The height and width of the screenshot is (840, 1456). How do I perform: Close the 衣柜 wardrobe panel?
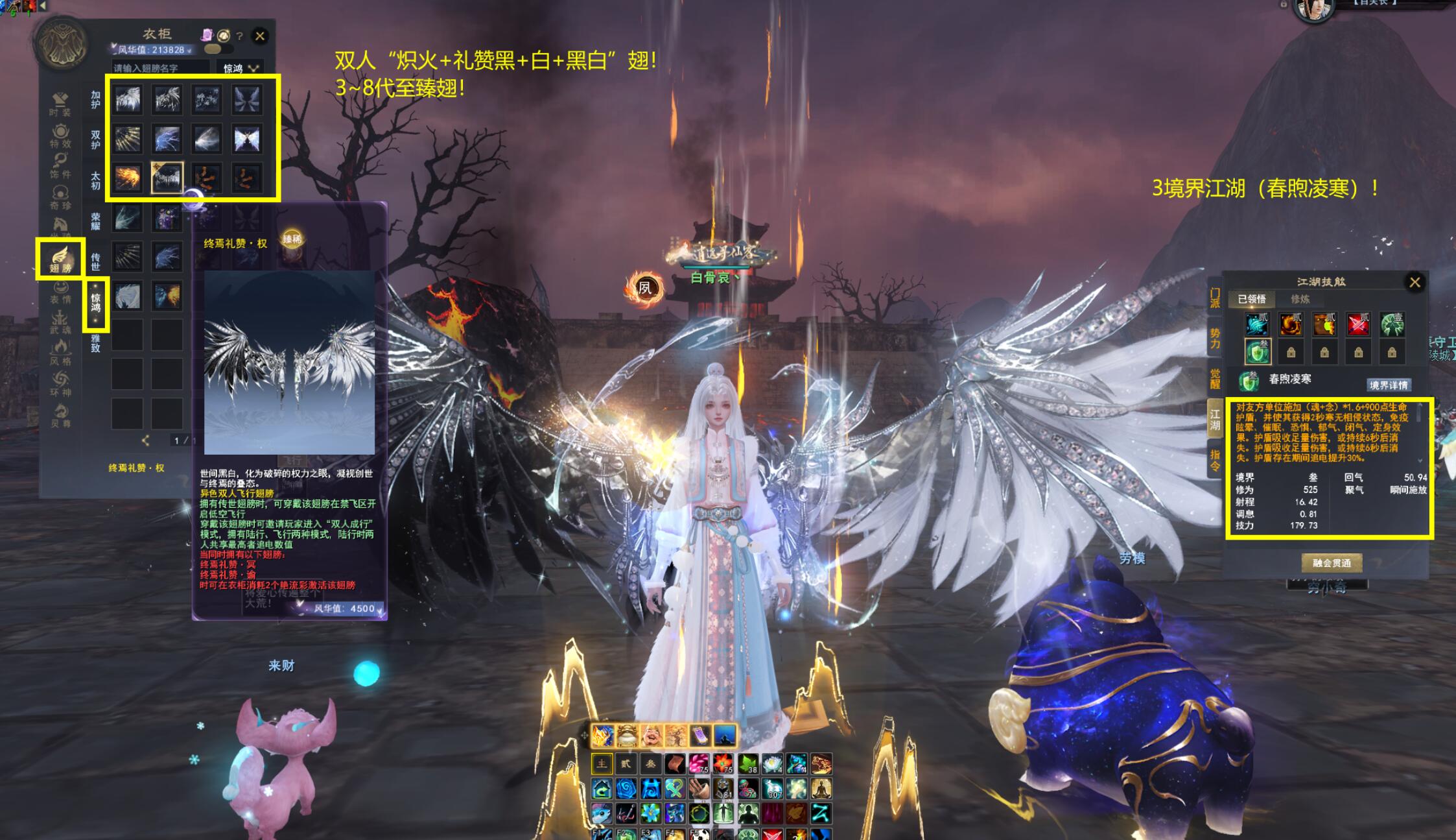coord(260,36)
